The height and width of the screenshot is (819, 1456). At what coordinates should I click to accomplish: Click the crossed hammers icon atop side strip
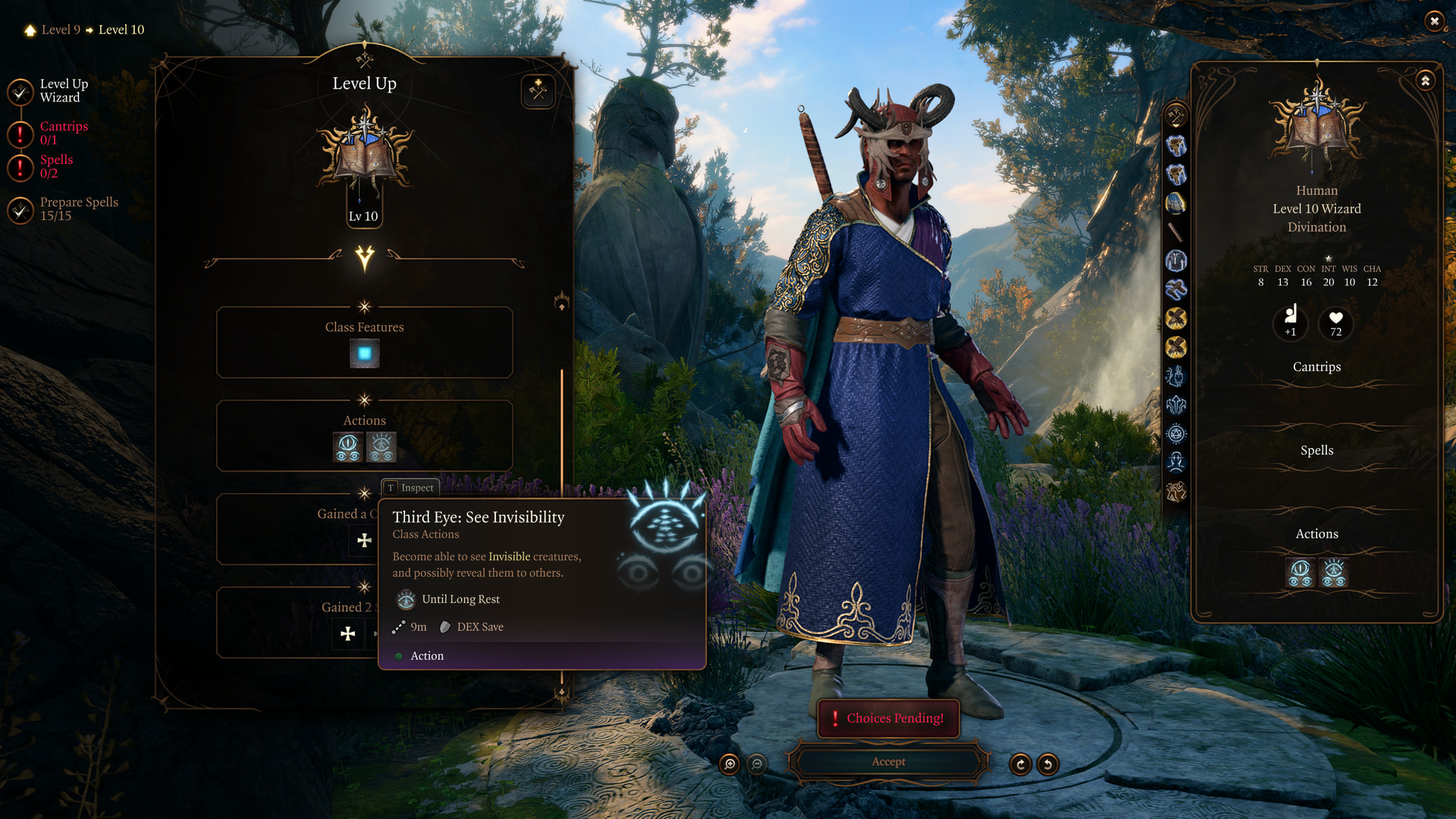coord(1175,116)
